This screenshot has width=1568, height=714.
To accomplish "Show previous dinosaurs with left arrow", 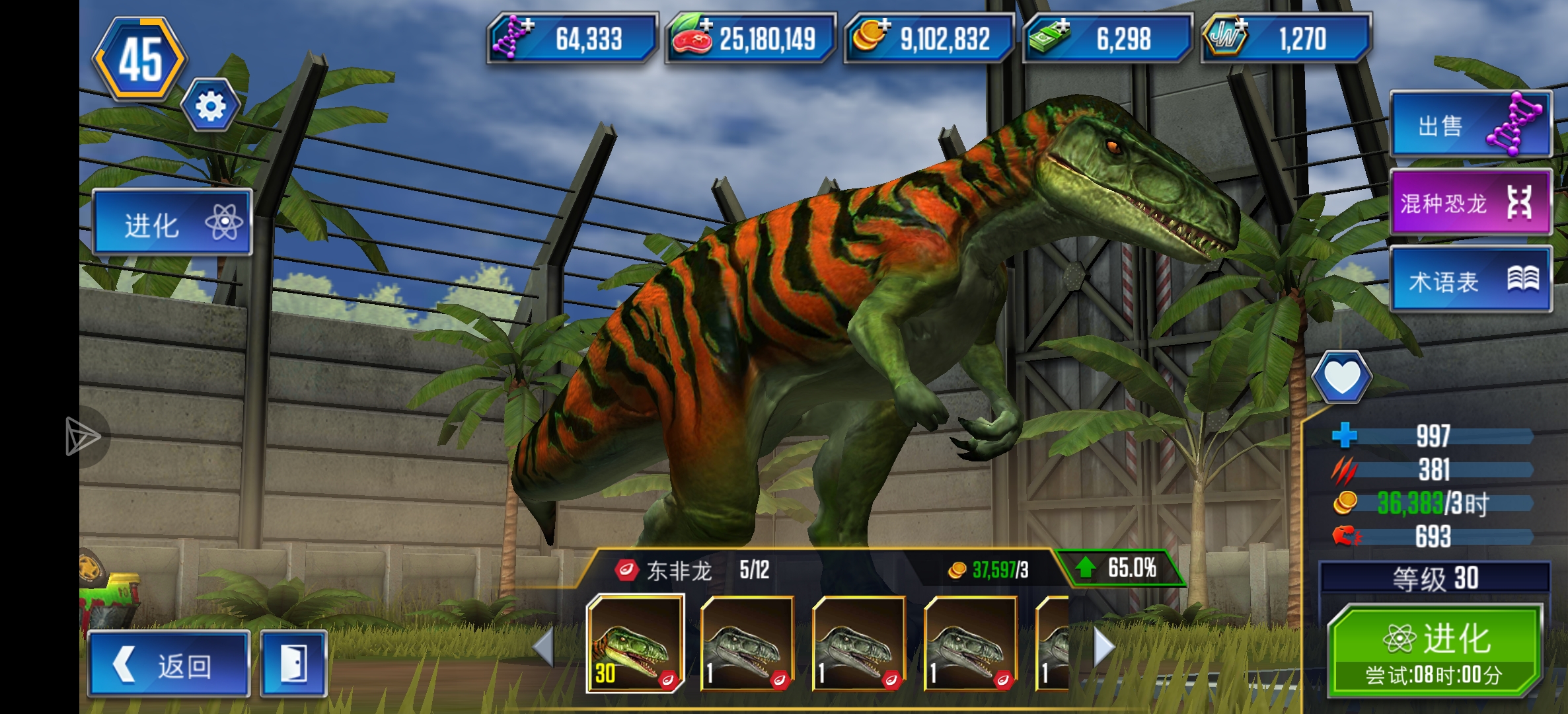I will pyautogui.click(x=543, y=647).
